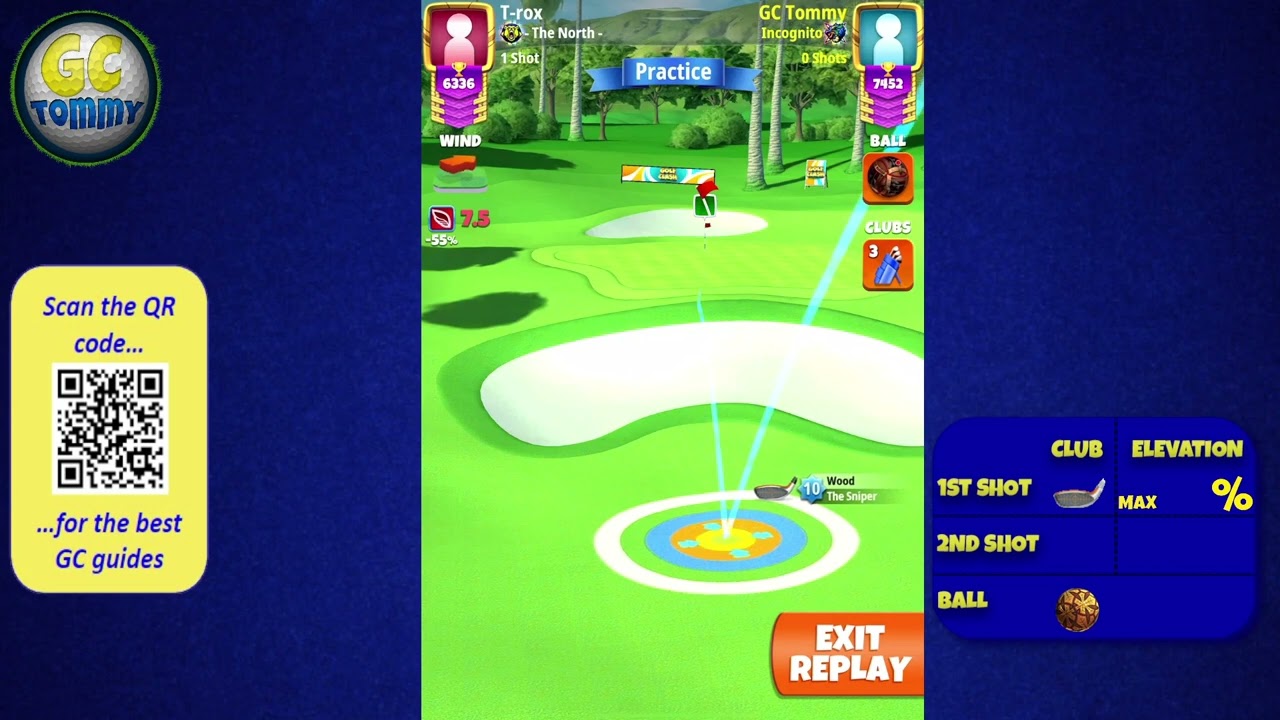1280x720 pixels.
Task: Open the ball selection icon
Action: pyautogui.click(x=887, y=179)
